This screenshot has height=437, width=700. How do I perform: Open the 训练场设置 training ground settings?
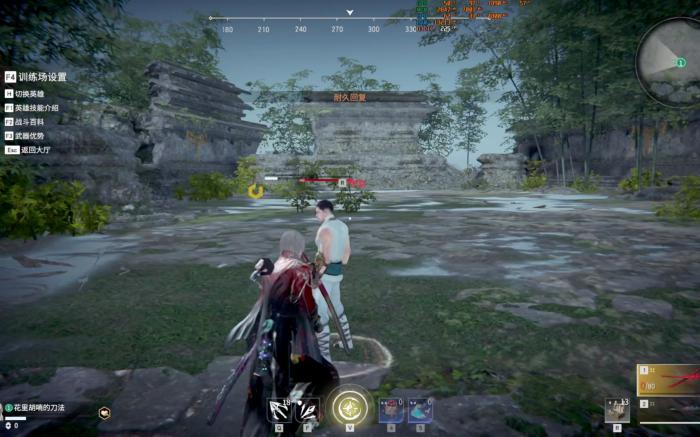pyautogui.click(x=40, y=77)
